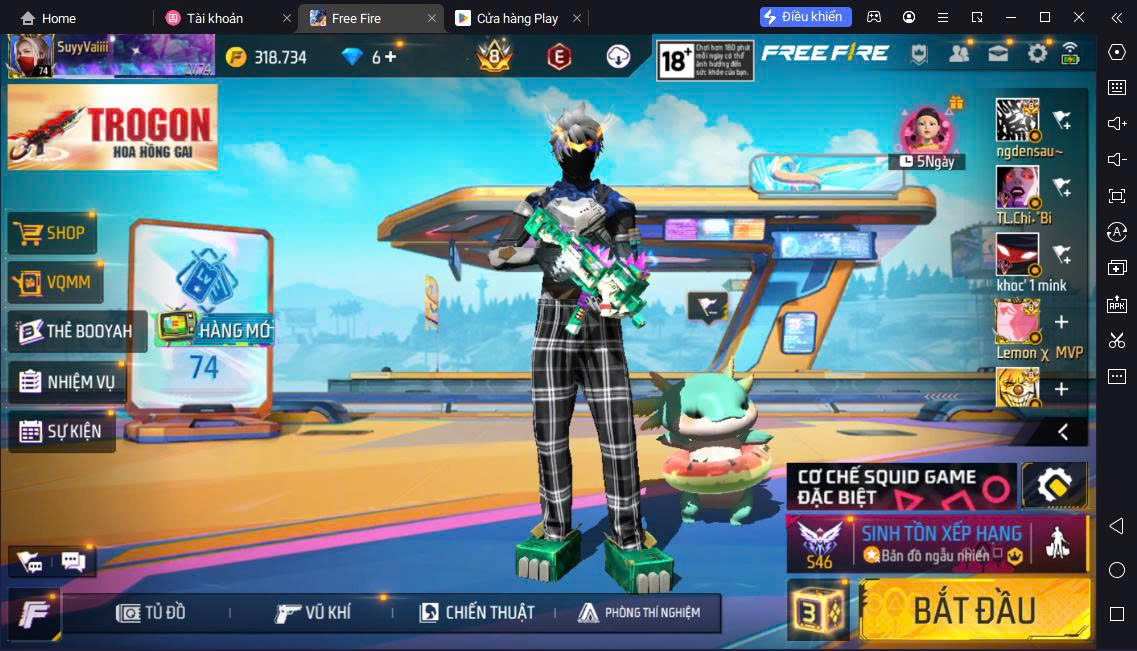1137x651 pixels.
Task: Add diamonds with the plus button
Action: (x=390, y=57)
